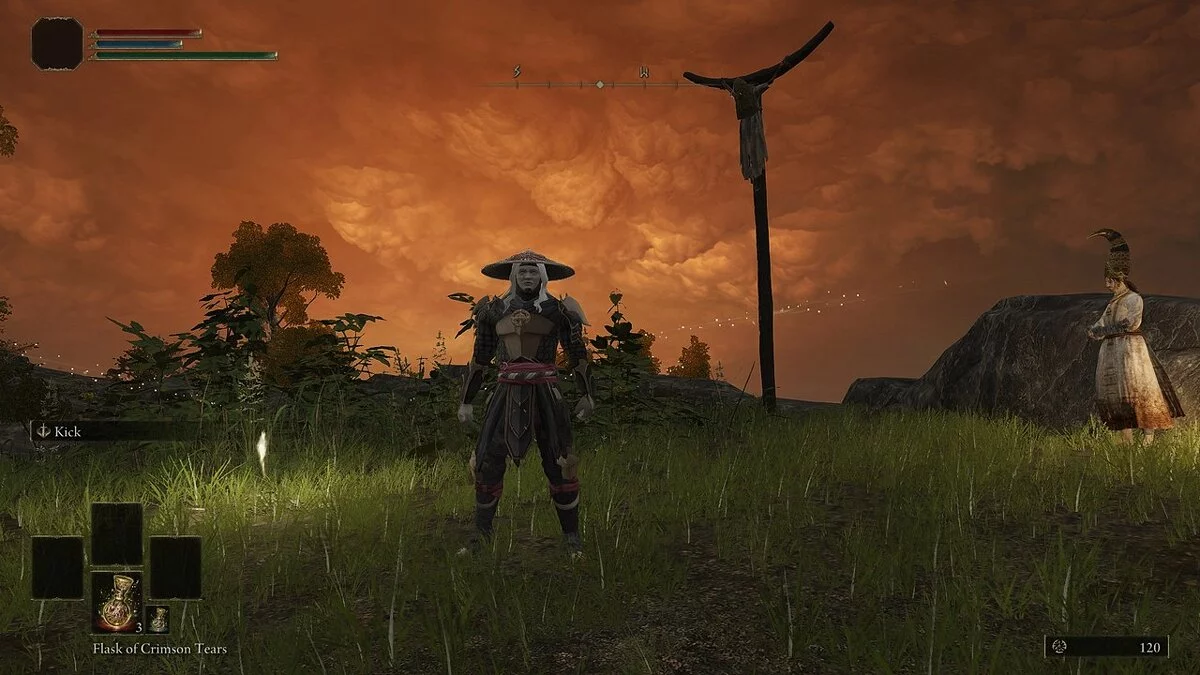Click the small next-item flask icon
The image size is (1200, 675).
coord(158,619)
